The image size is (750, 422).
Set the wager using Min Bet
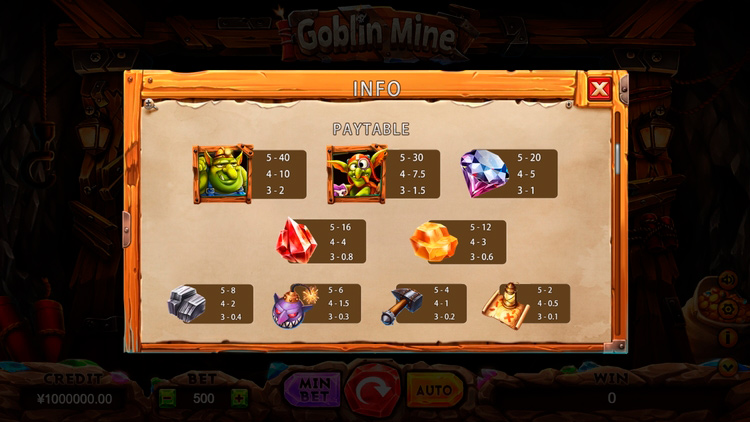(x=312, y=389)
